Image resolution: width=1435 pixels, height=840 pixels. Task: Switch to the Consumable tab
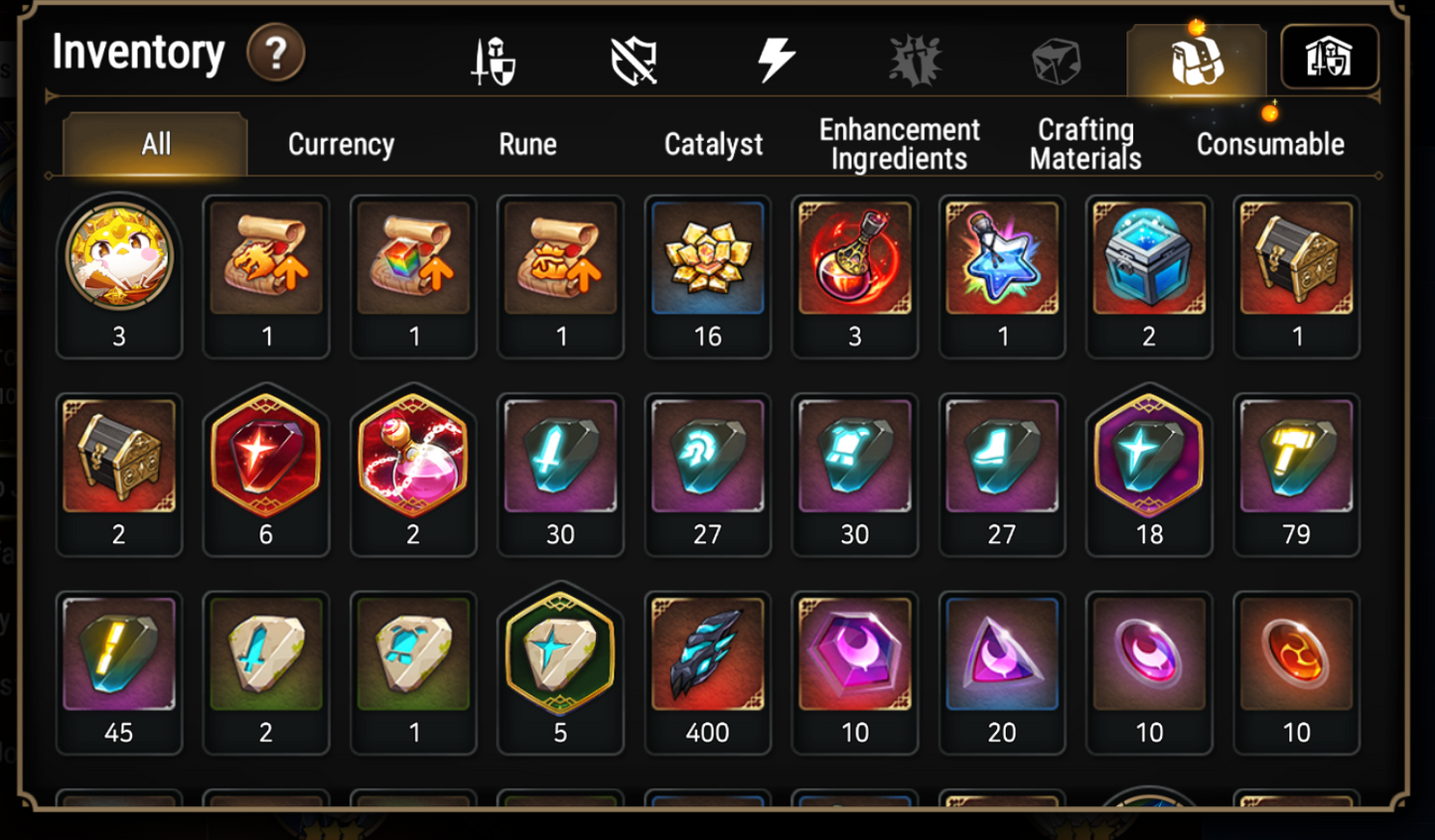click(x=1269, y=144)
